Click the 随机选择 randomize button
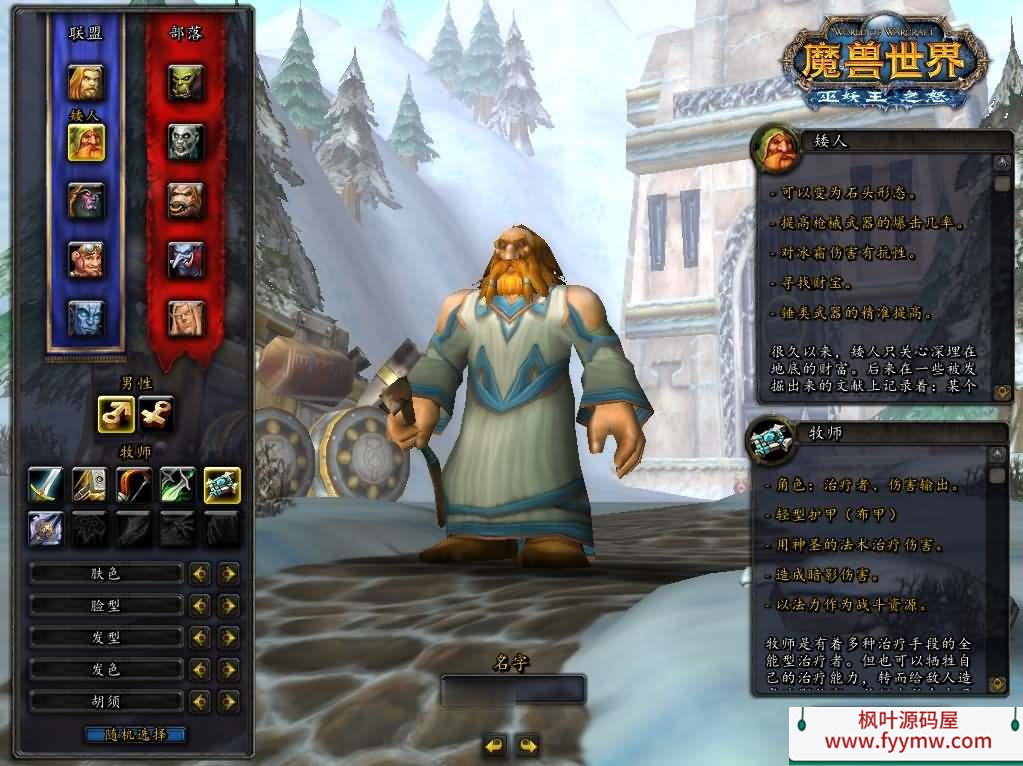The width and height of the screenshot is (1023, 766). pos(135,735)
